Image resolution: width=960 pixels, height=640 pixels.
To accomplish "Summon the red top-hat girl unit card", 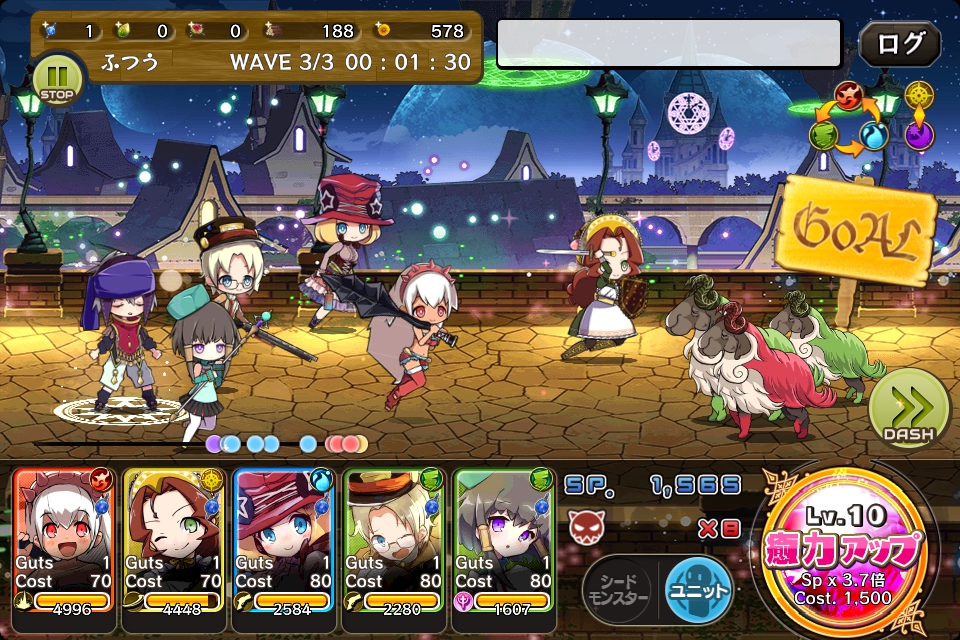I will [x=283, y=540].
